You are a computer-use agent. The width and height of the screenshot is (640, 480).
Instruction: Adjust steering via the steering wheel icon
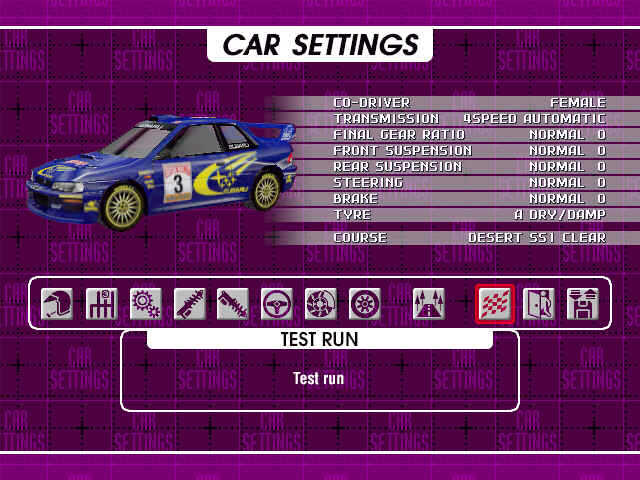(x=277, y=303)
